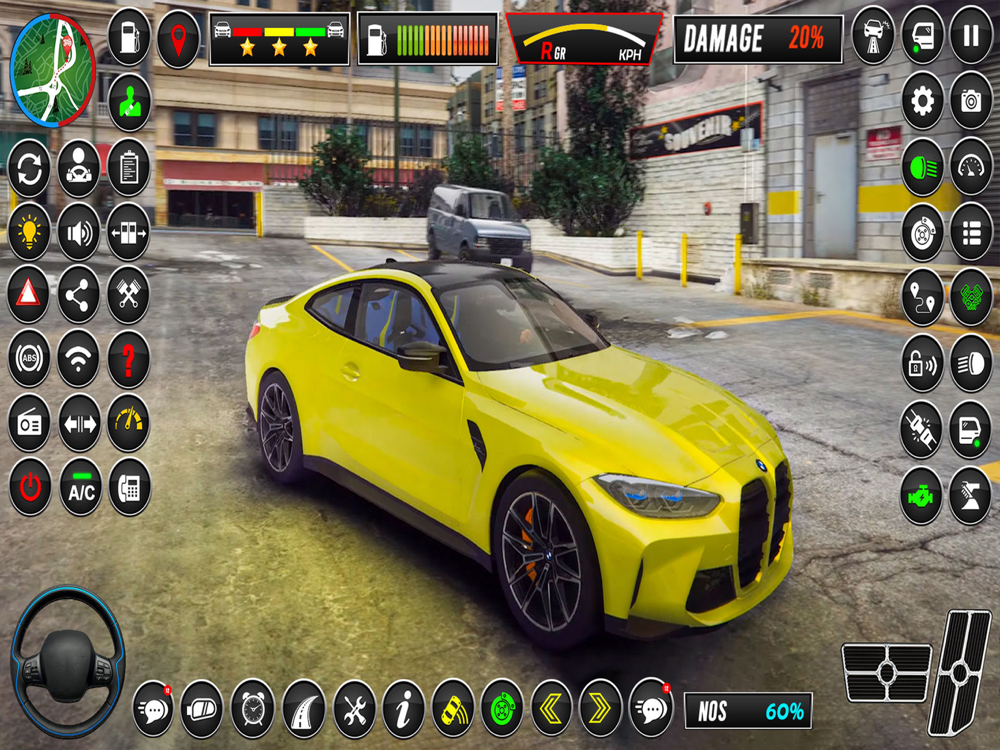This screenshot has height=750, width=1000.
Task: Toggle the ABS brake button
Action: 29,358
